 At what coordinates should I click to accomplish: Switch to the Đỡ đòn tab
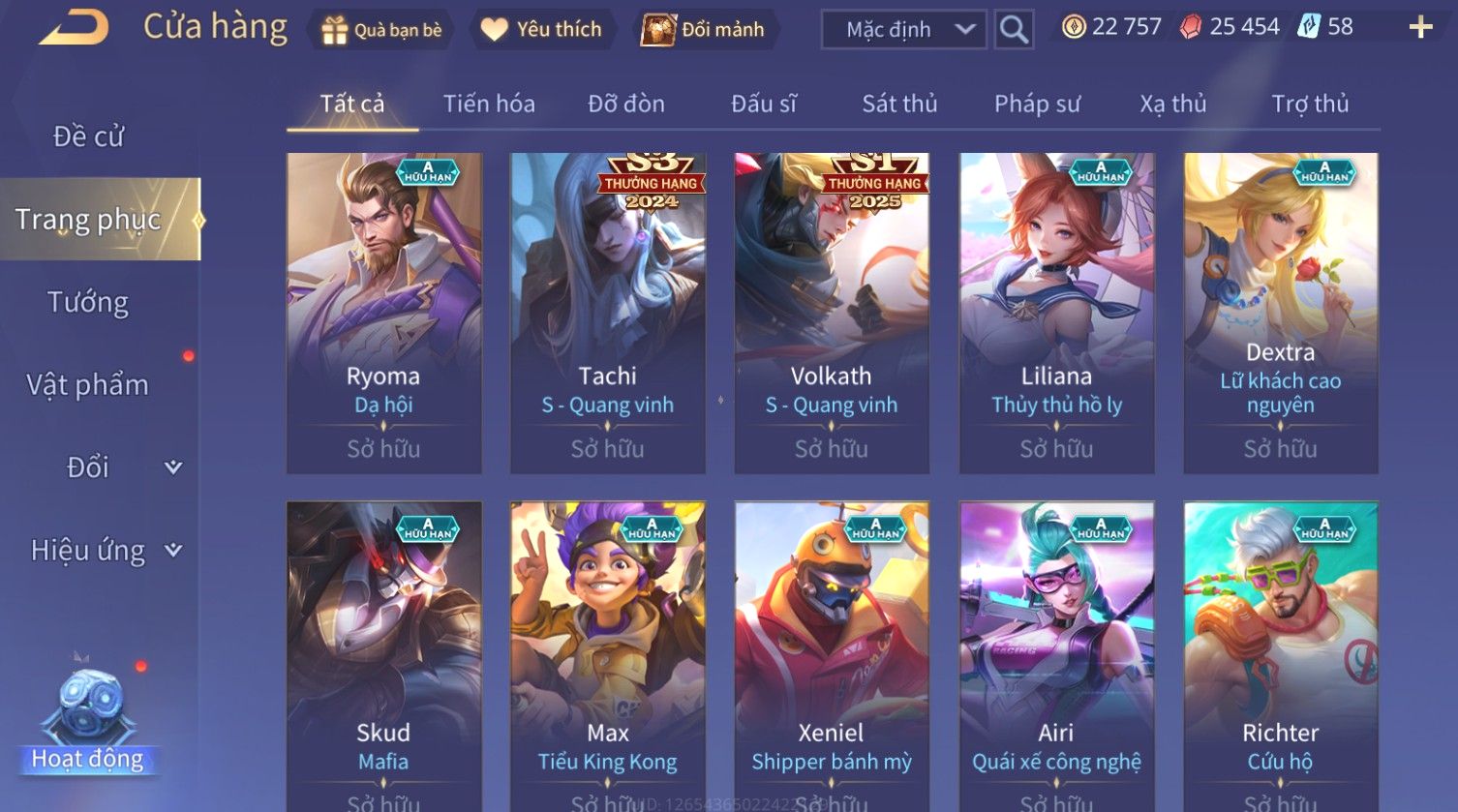pyautogui.click(x=626, y=104)
